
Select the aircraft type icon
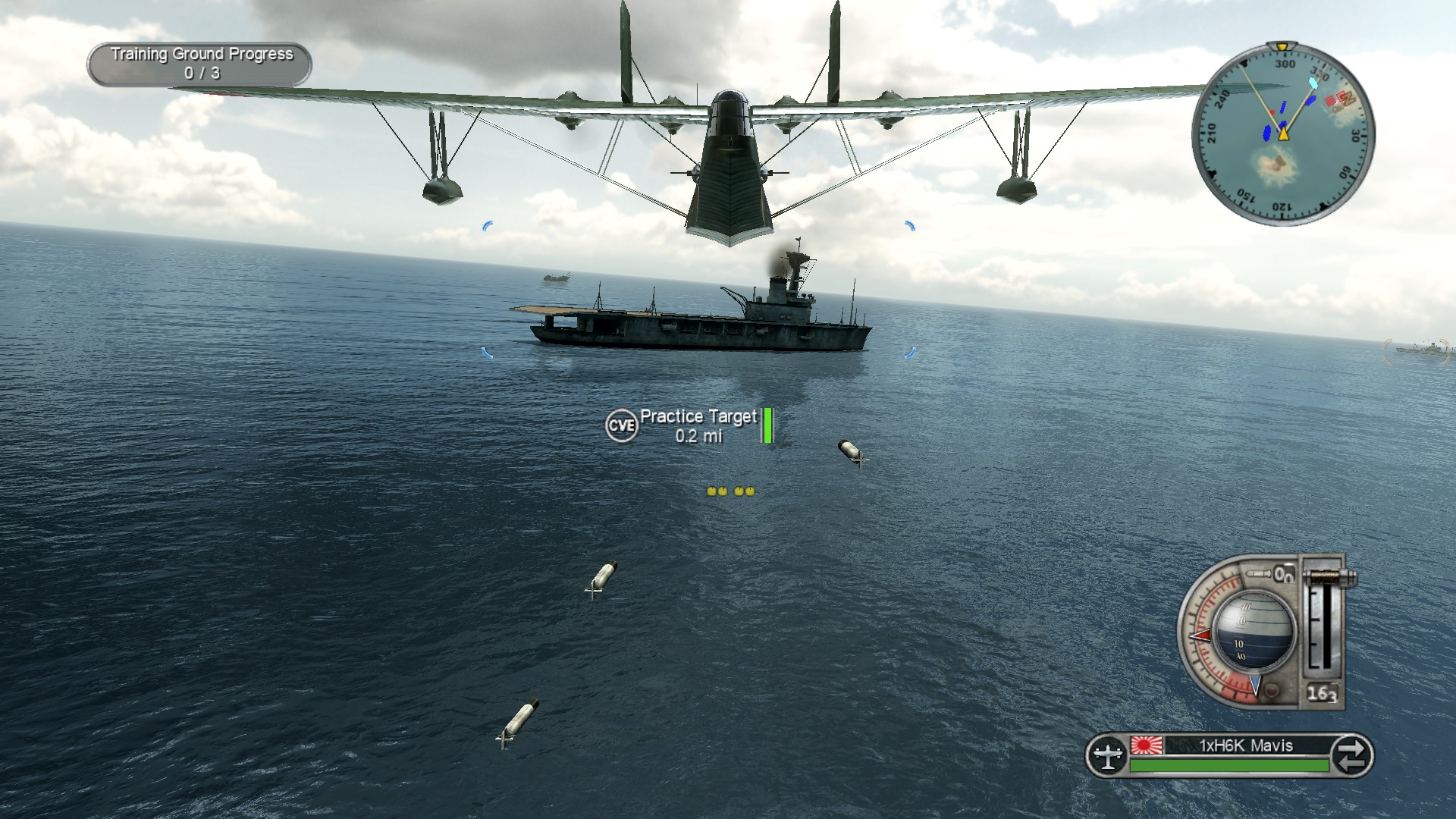click(1108, 755)
